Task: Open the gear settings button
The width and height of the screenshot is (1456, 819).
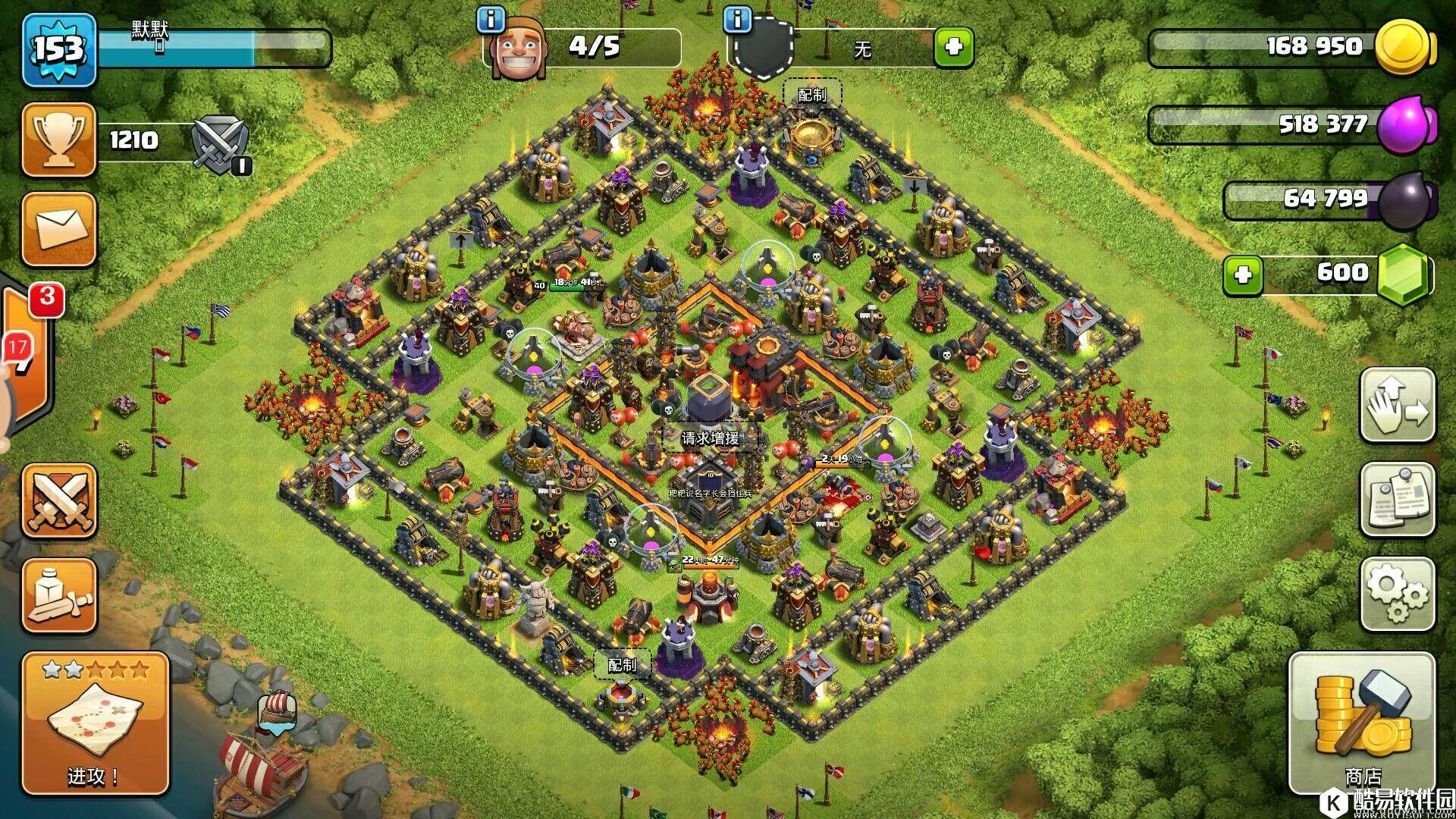Action: 1397,595
